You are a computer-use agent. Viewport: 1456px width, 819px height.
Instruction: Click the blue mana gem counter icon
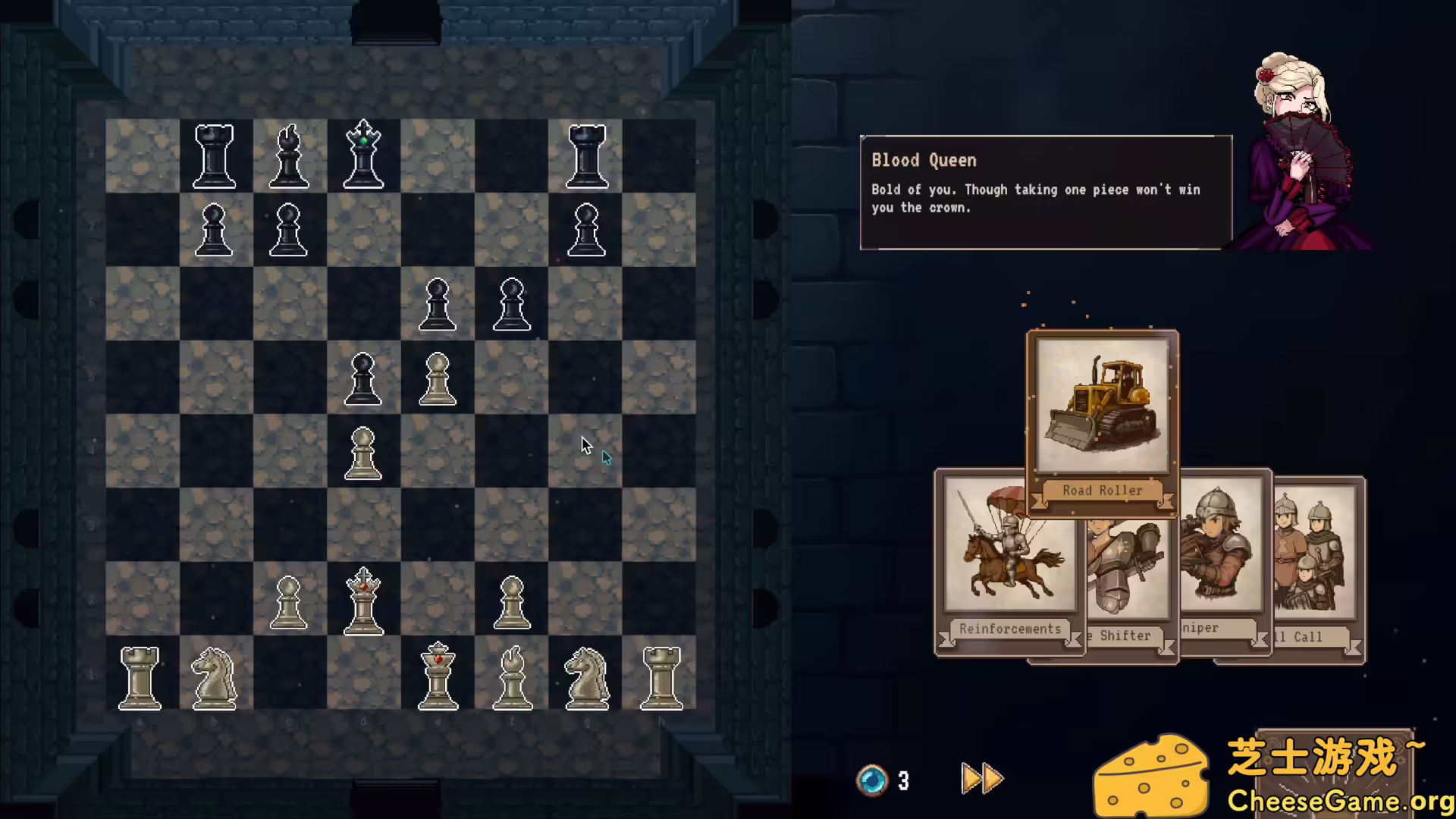(873, 780)
